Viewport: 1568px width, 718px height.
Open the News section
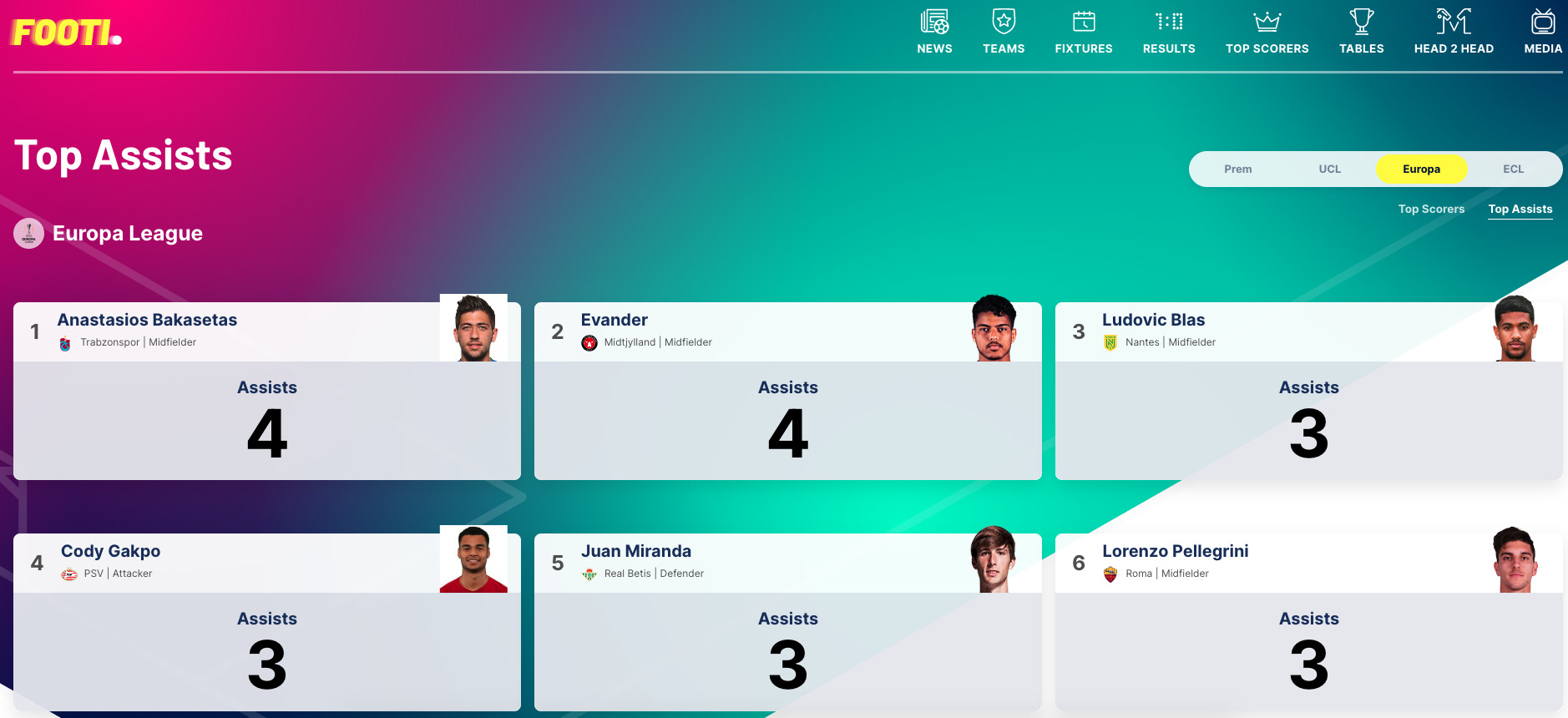click(934, 32)
